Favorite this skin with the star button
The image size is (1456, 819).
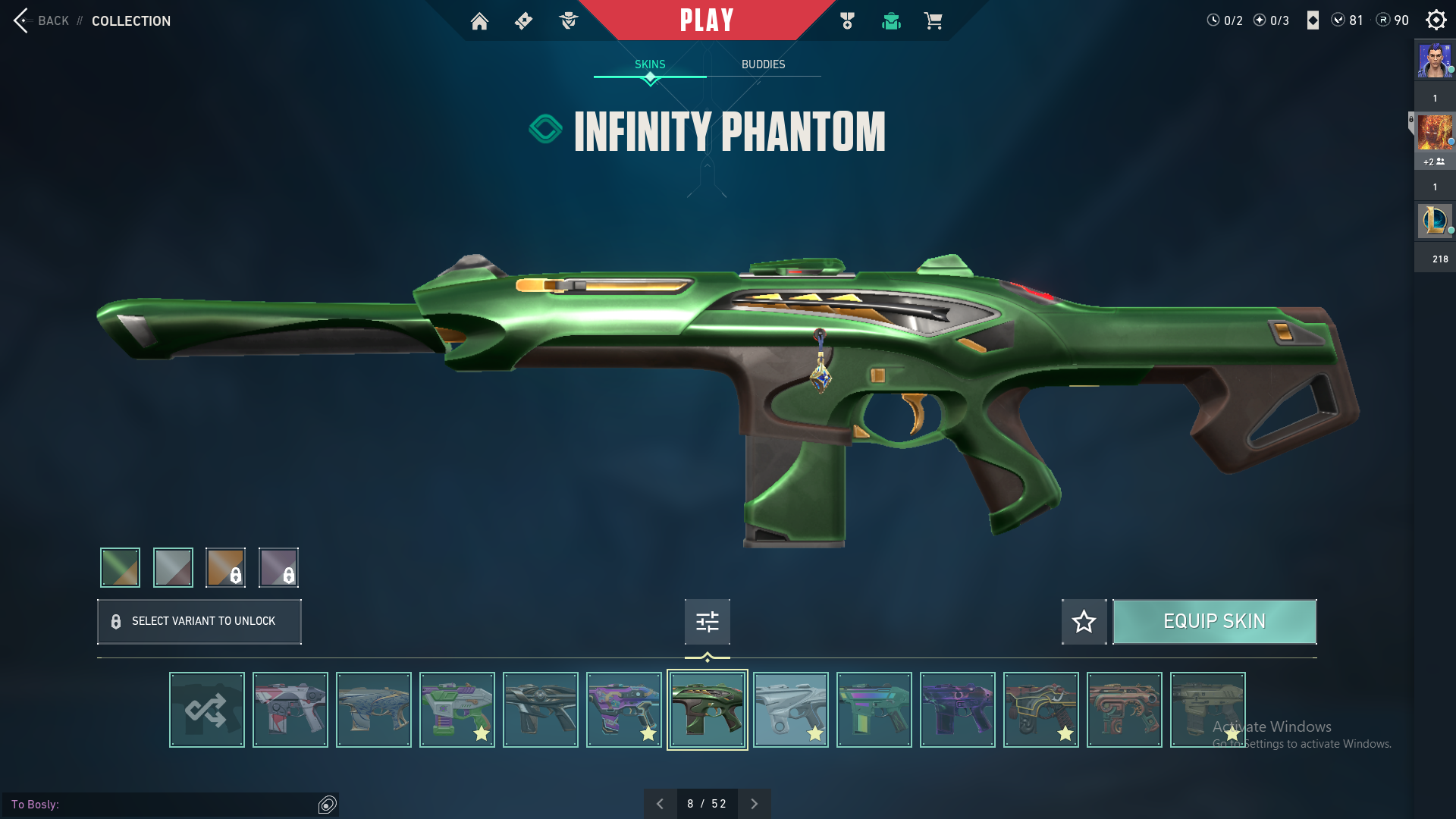pos(1084,622)
